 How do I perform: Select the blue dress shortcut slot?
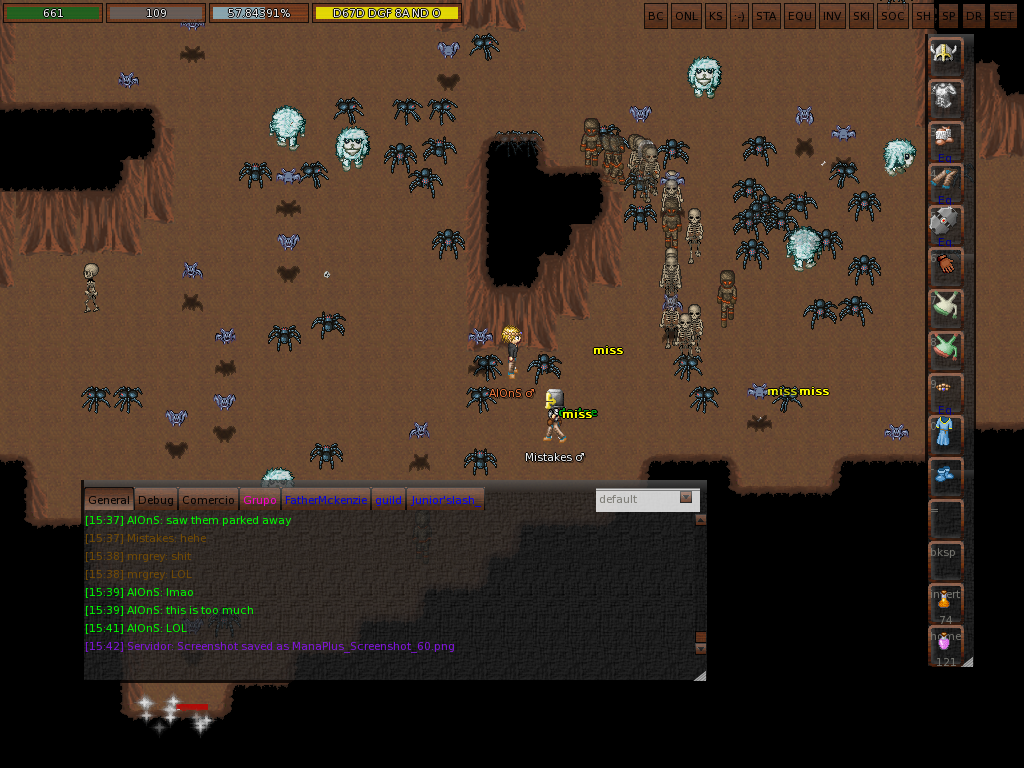(945, 432)
